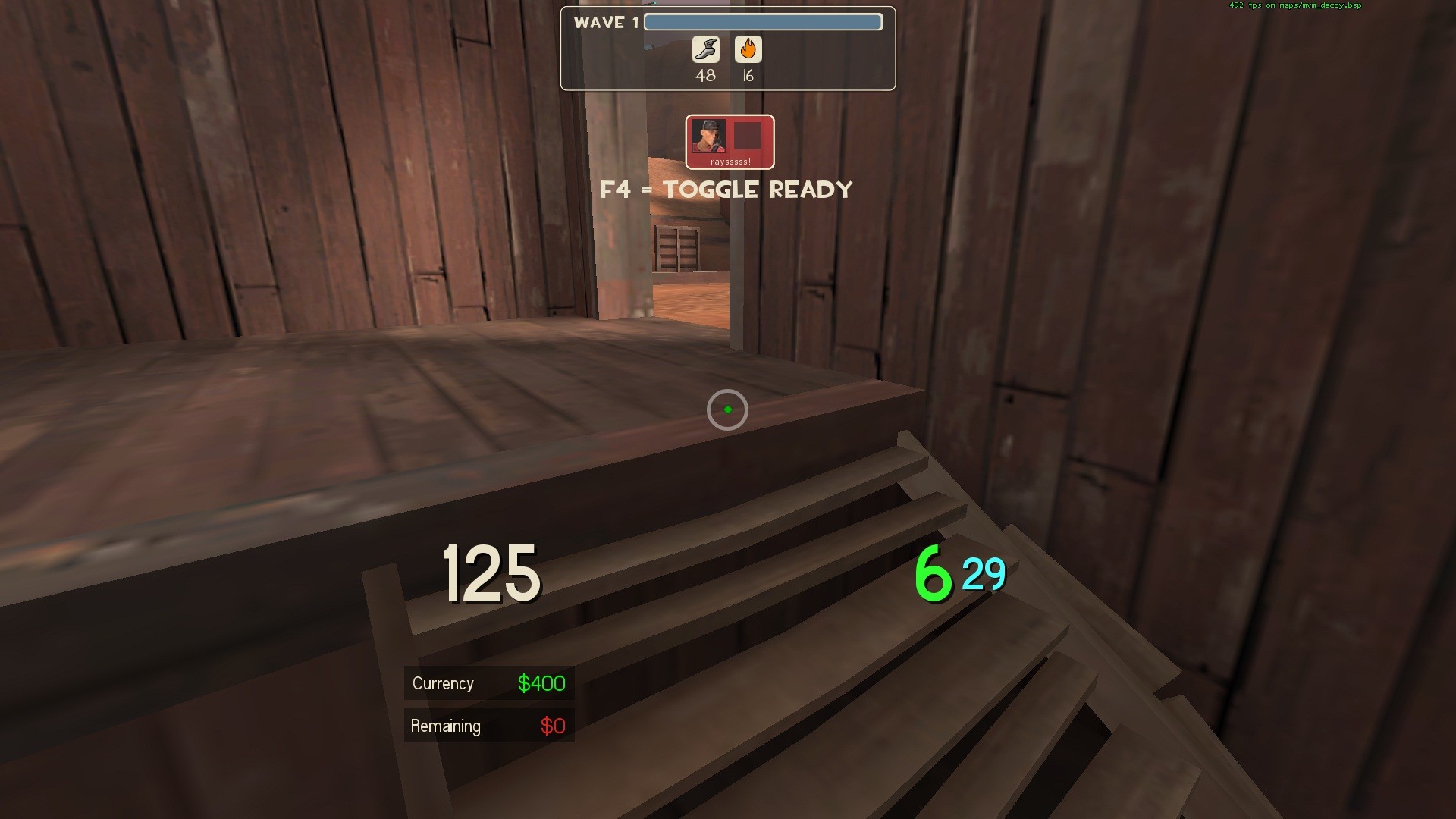Viewport: 1456px width, 819px height.
Task: Select the Remaining row in the money panel
Action: [x=488, y=726]
